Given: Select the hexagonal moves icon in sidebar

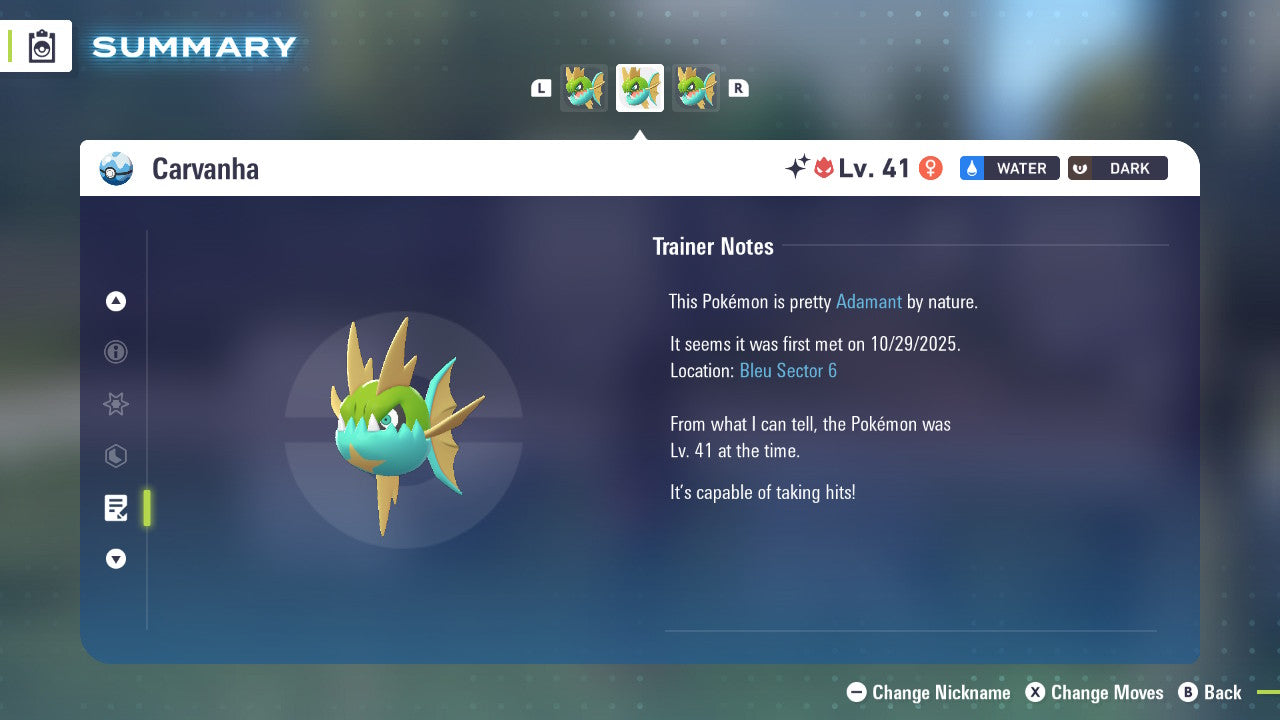Looking at the screenshot, I should [x=115, y=456].
